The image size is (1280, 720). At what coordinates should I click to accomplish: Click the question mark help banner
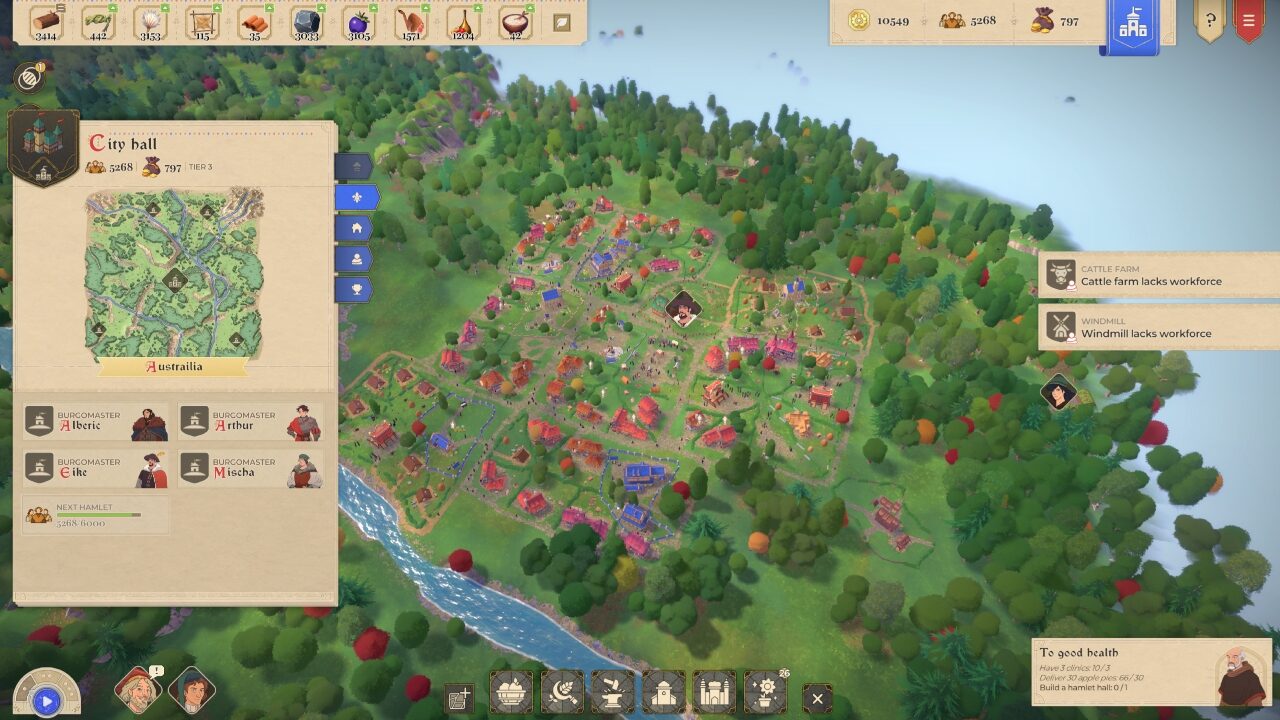(x=1210, y=22)
